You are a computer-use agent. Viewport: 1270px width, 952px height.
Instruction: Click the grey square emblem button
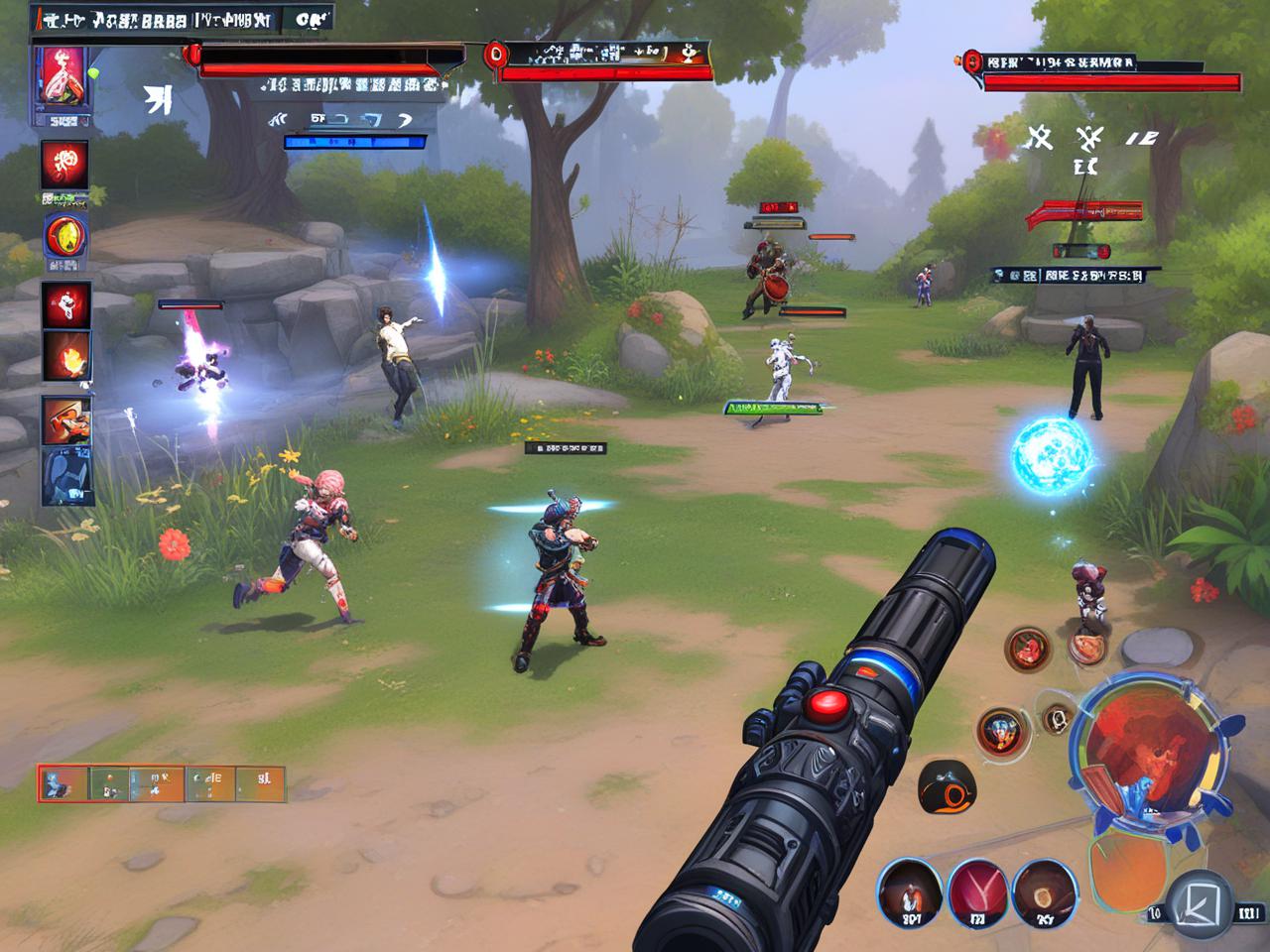pyautogui.click(x=1199, y=903)
